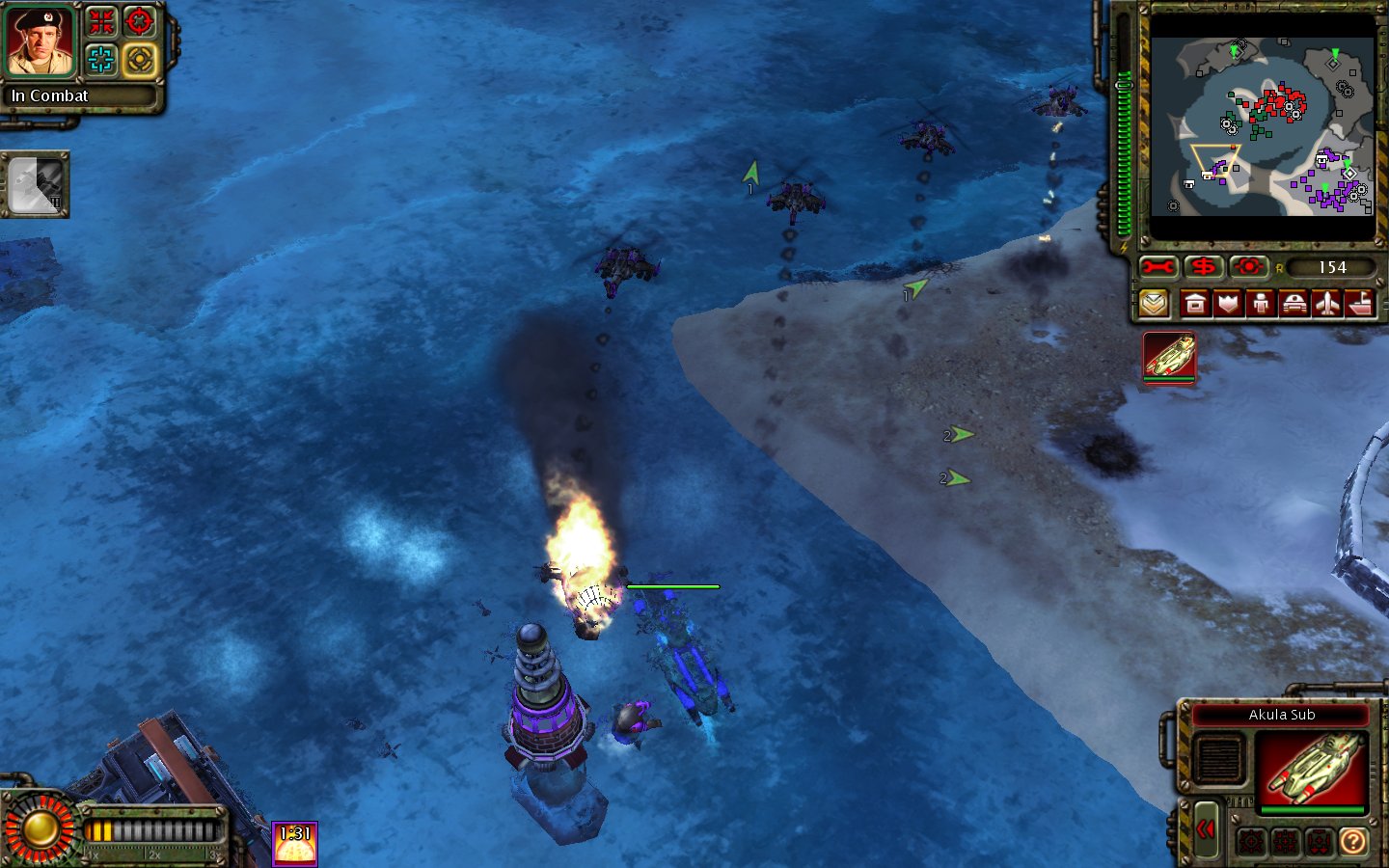Click the red target waypoint button
The image size is (1389, 868).
tap(1248, 267)
